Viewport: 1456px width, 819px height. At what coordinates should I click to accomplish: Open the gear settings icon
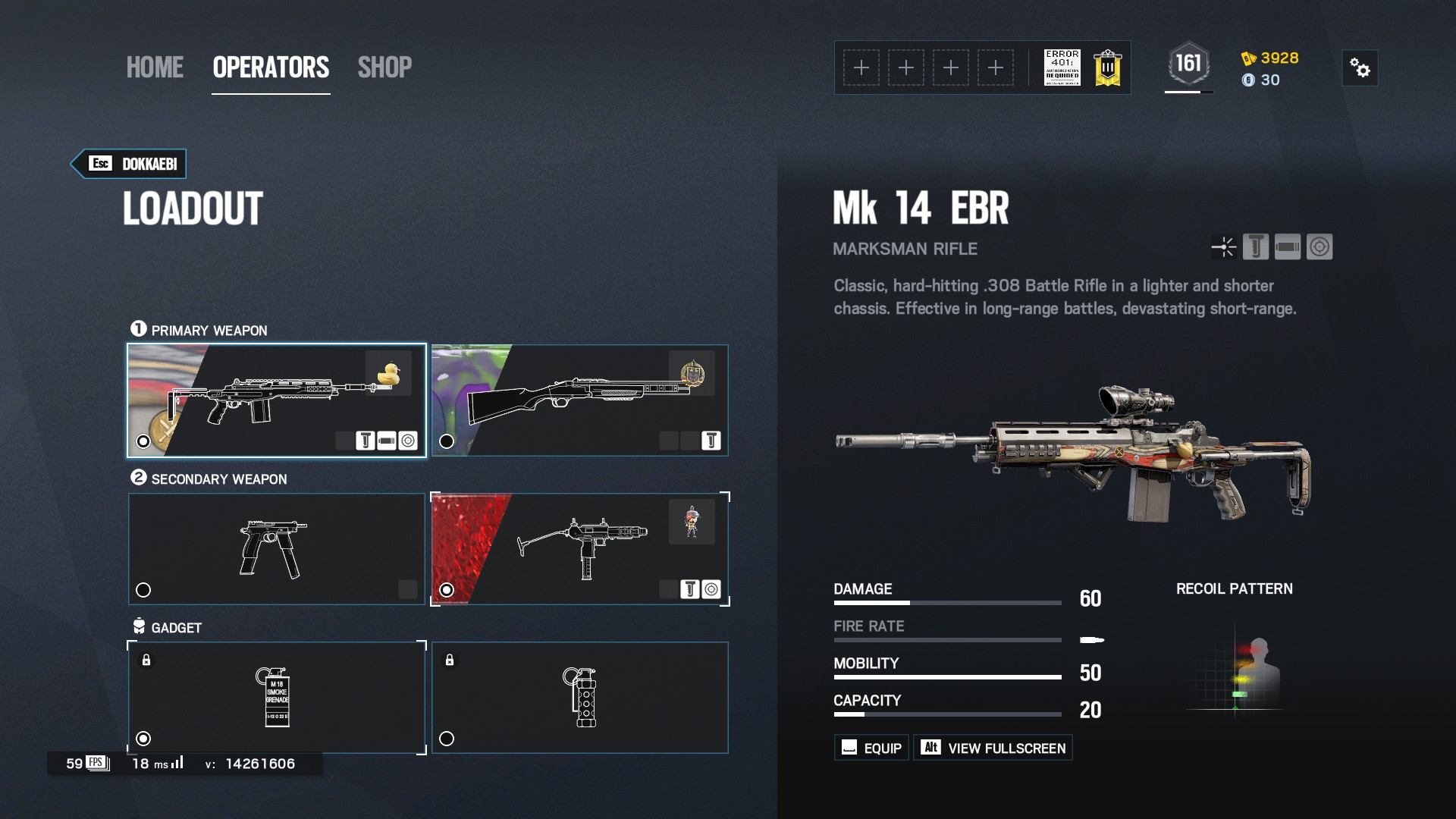click(1360, 68)
